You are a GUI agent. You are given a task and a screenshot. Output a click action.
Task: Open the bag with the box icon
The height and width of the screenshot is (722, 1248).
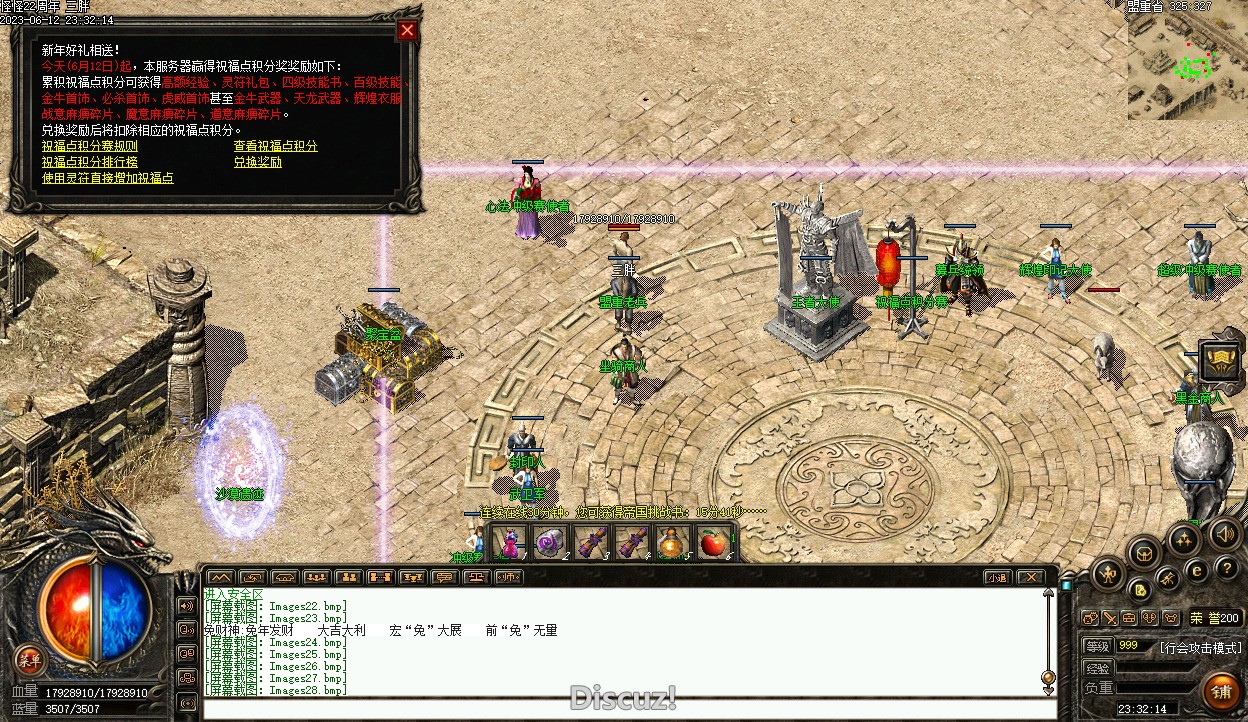tap(1144, 552)
